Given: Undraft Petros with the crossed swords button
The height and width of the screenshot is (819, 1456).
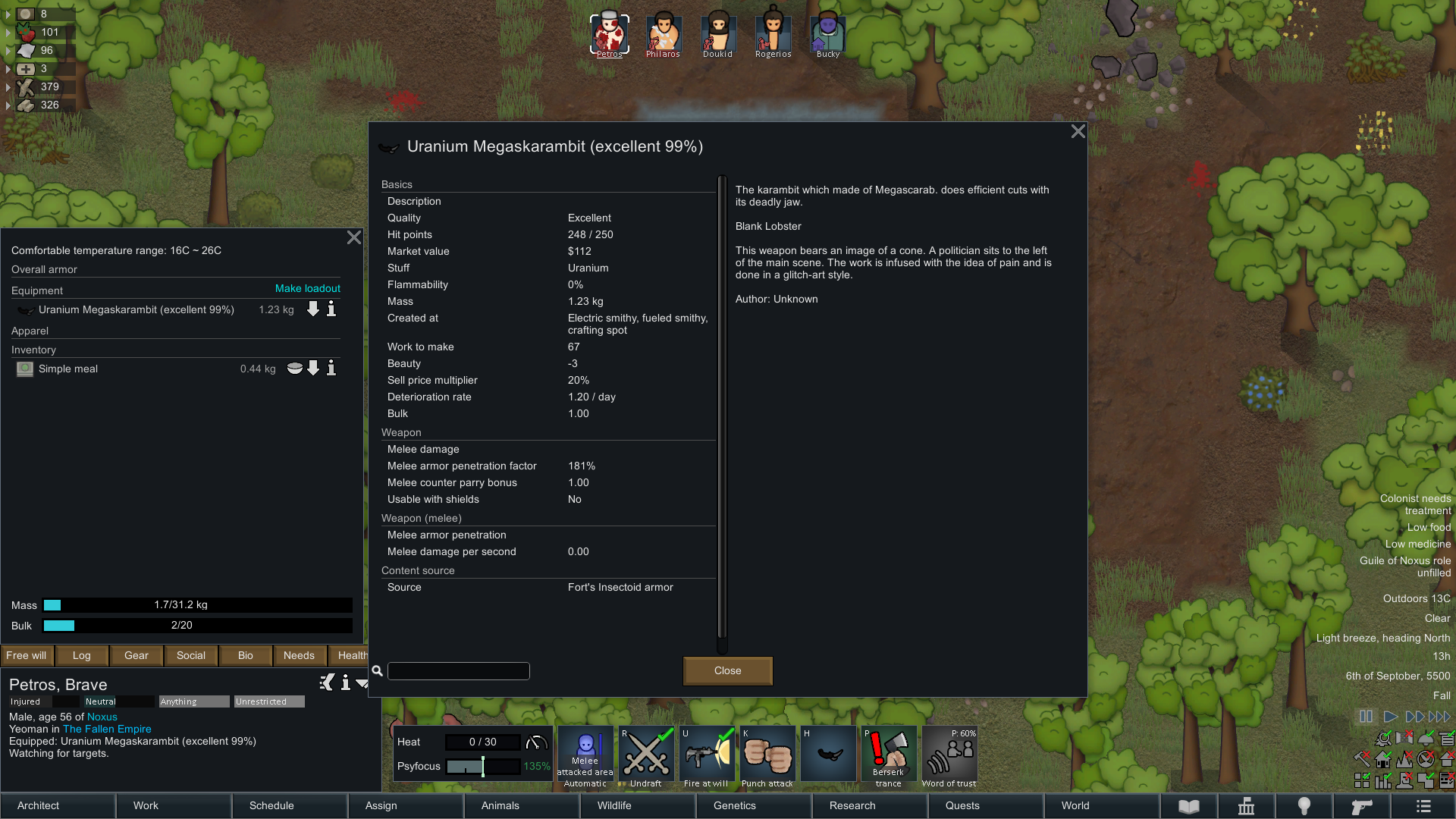Looking at the screenshot, I should [x=646, y=757].
